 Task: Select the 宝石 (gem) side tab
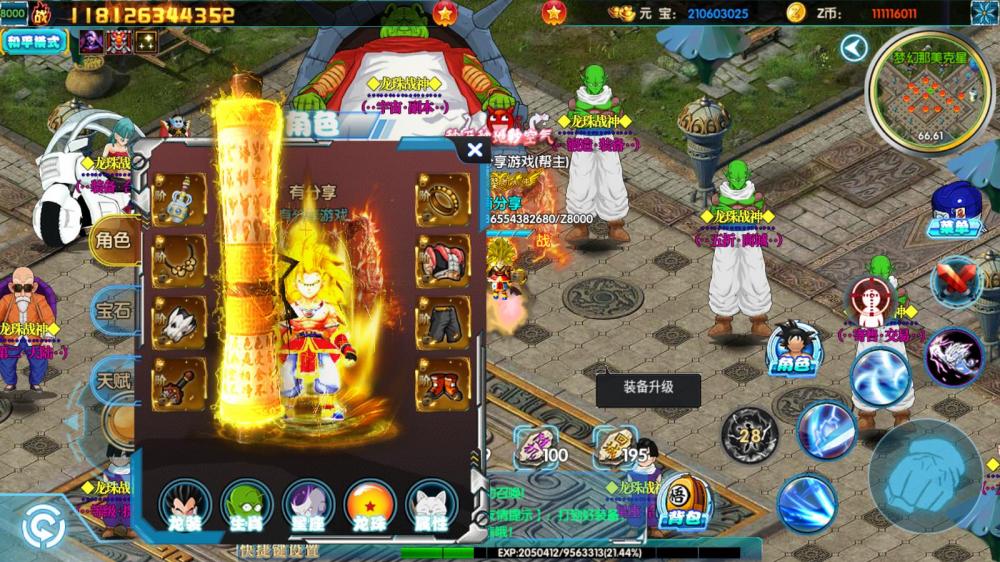(112, 310)
